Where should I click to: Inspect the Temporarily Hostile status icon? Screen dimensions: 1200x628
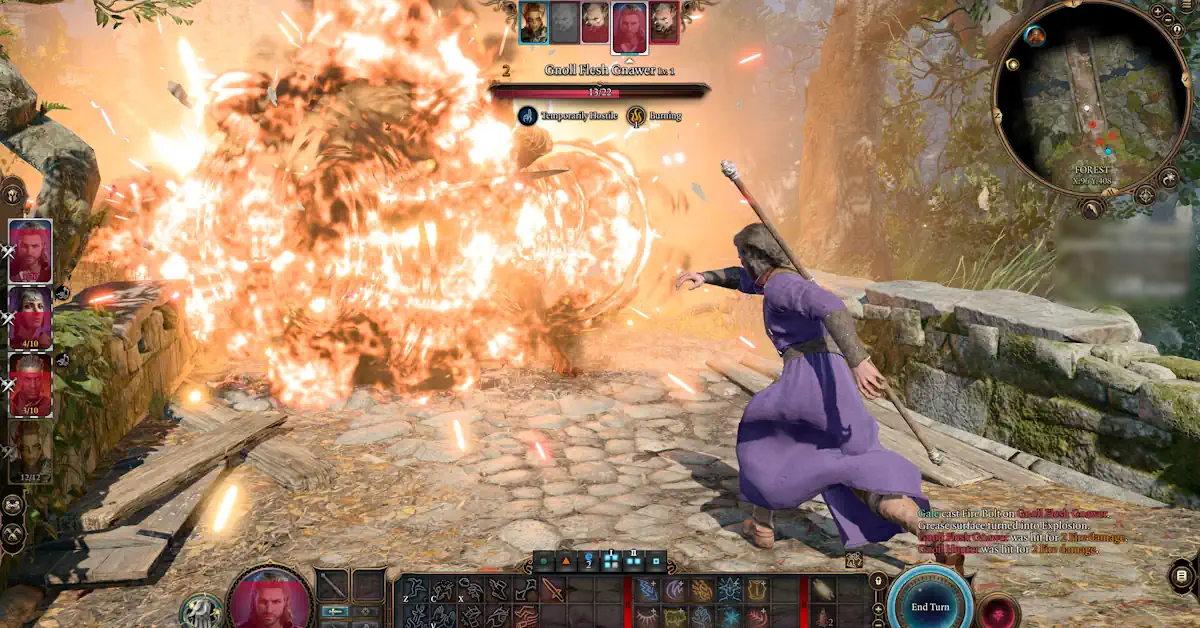[x=528, y=116]
